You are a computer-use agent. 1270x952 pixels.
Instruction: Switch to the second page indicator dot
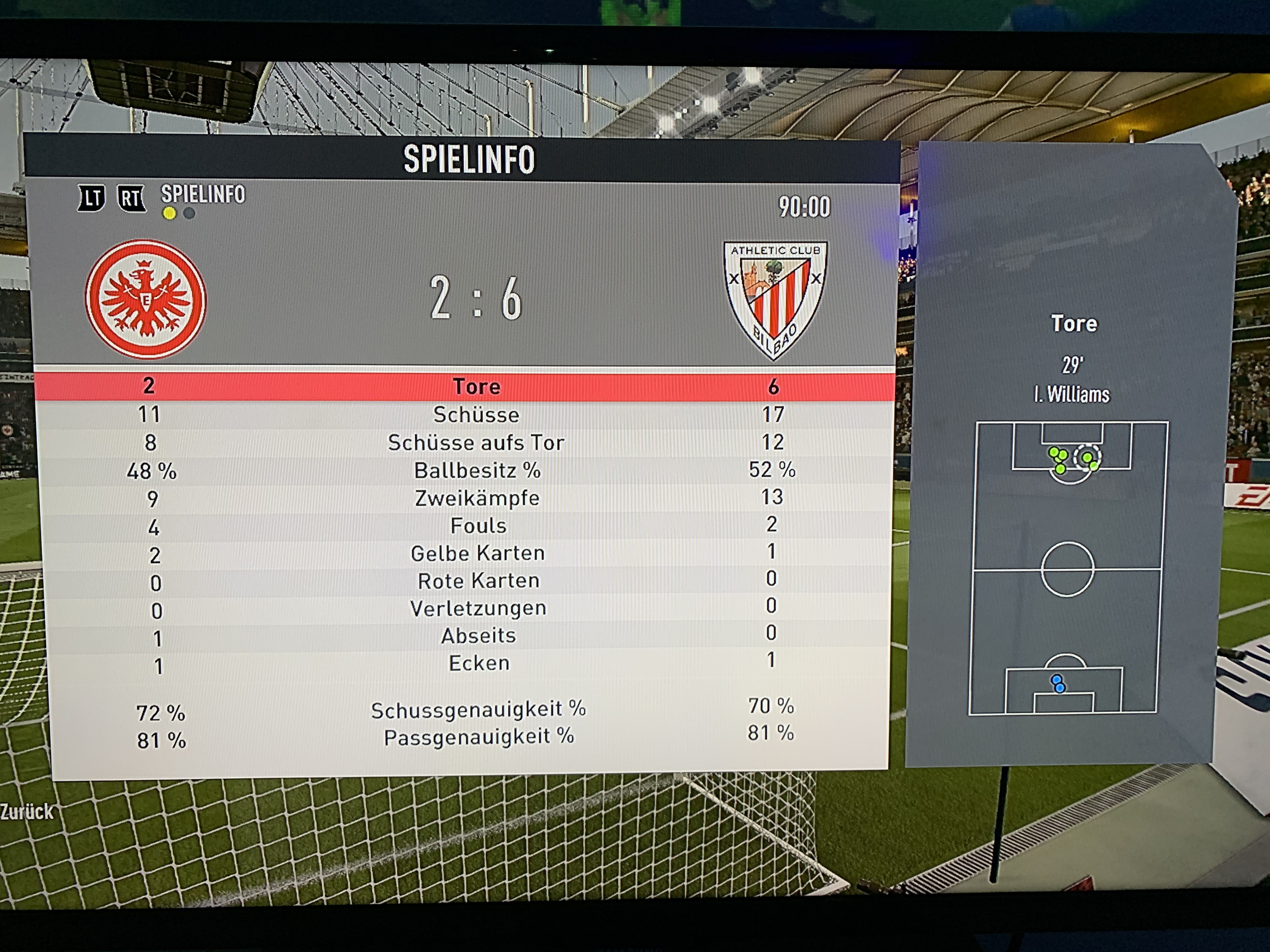tap(189, 213)
